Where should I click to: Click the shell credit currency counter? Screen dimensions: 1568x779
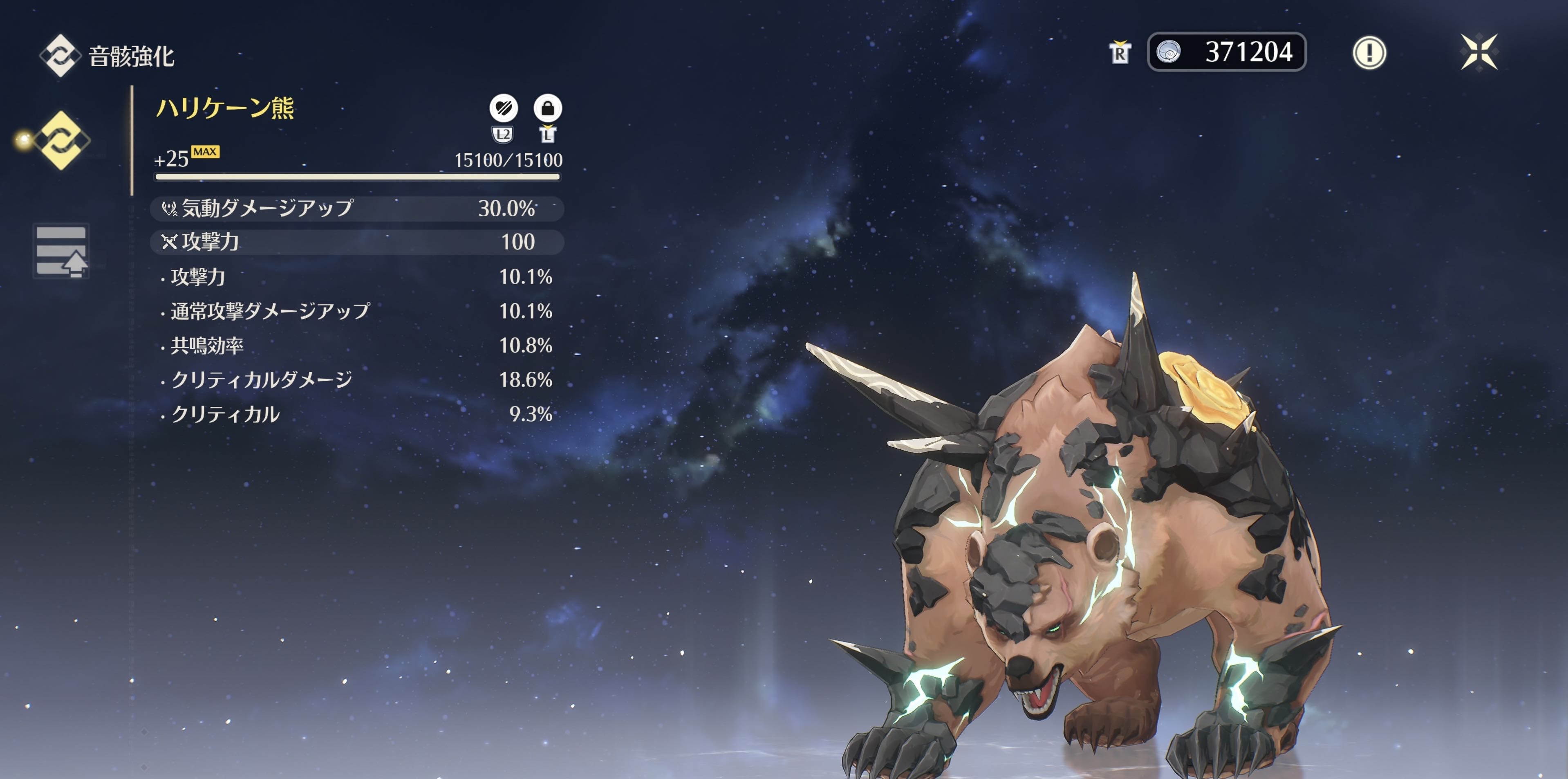click(1226, 52)
